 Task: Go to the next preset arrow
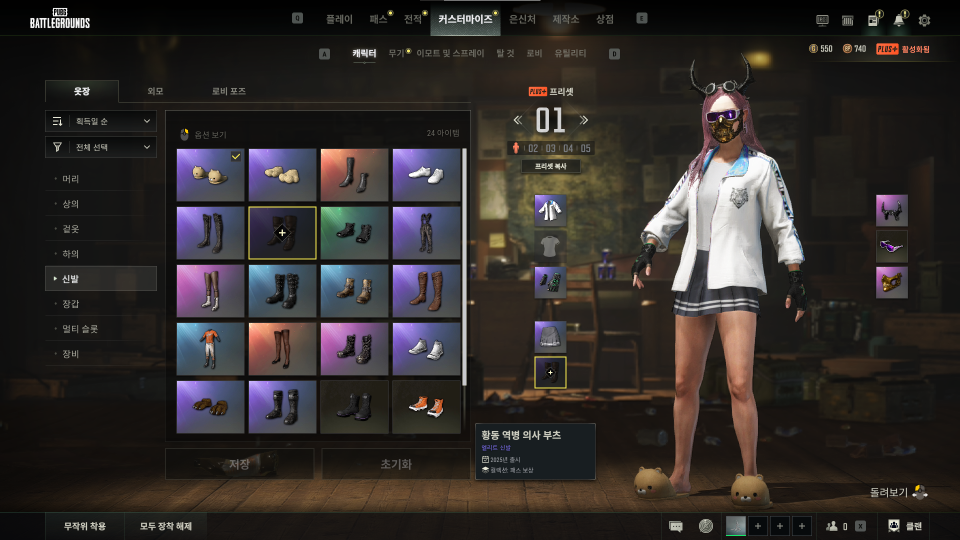[x=585, y=120]
